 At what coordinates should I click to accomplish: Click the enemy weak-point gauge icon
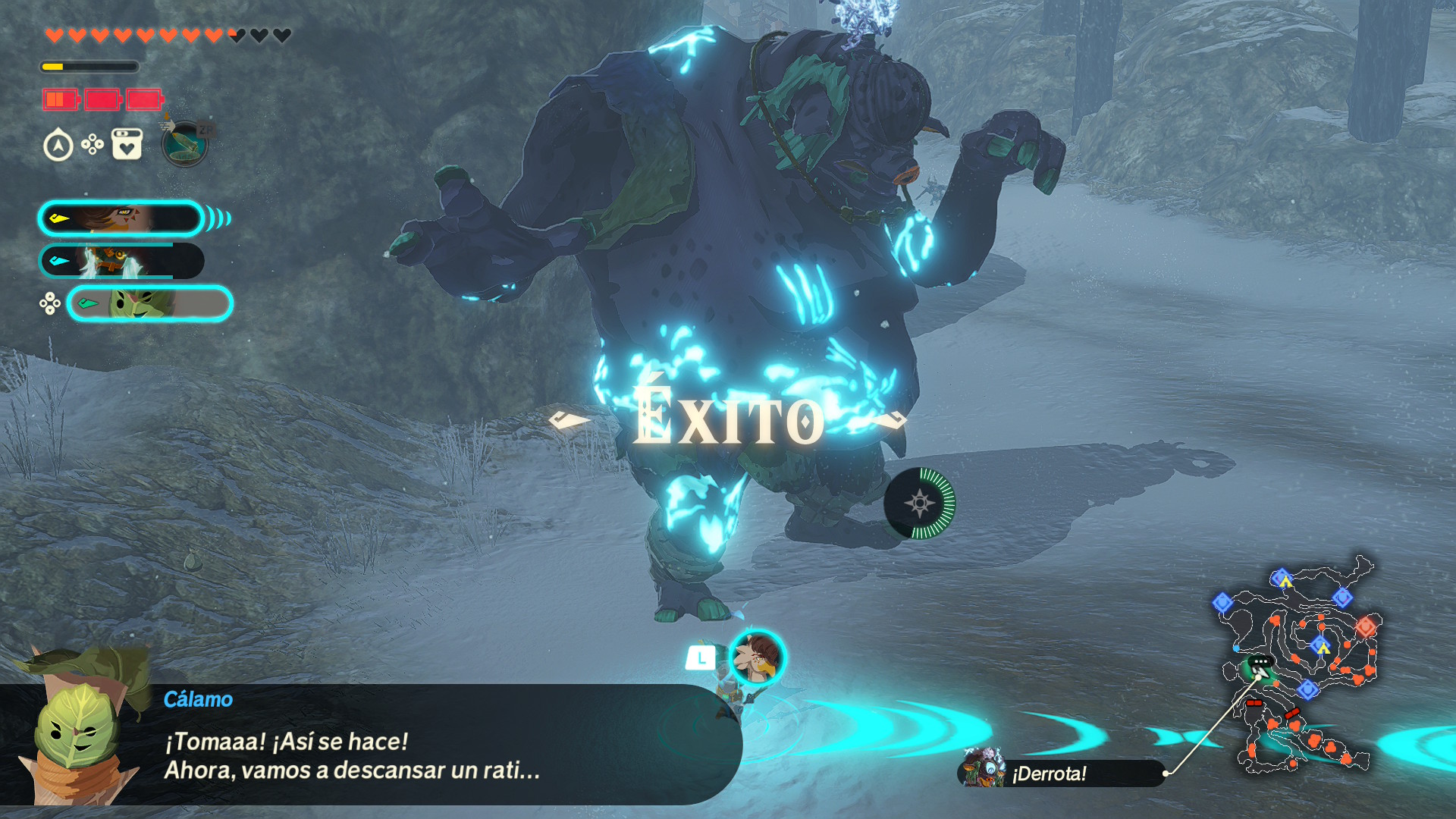click(920, 503)
